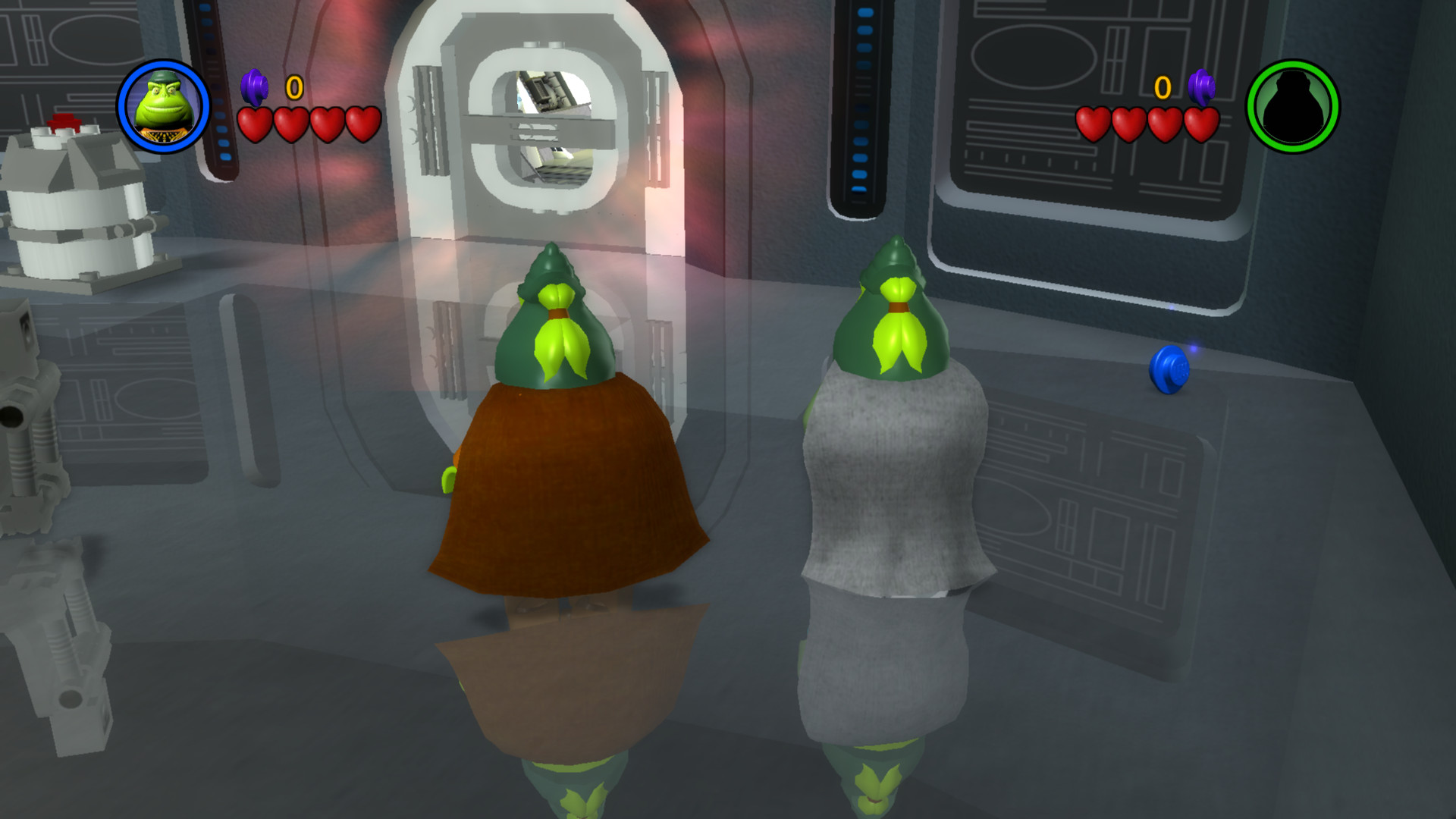
Task: Select the empty green player two portrait
Action: (1294, 106)
